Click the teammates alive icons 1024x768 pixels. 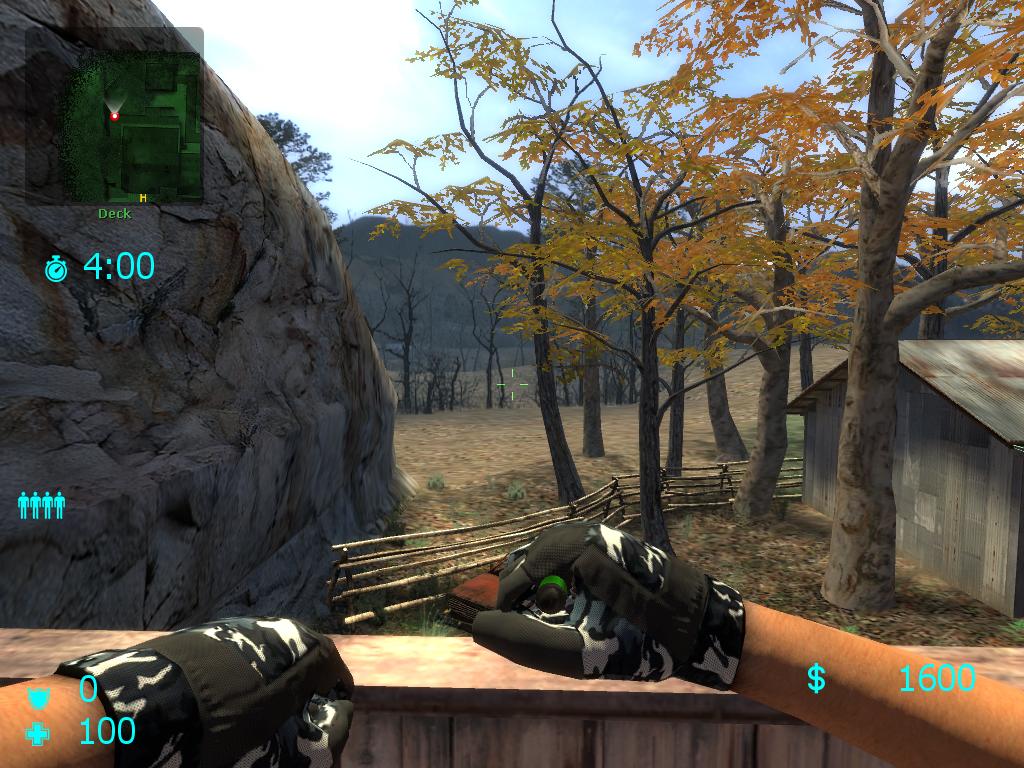click(41, 505)
